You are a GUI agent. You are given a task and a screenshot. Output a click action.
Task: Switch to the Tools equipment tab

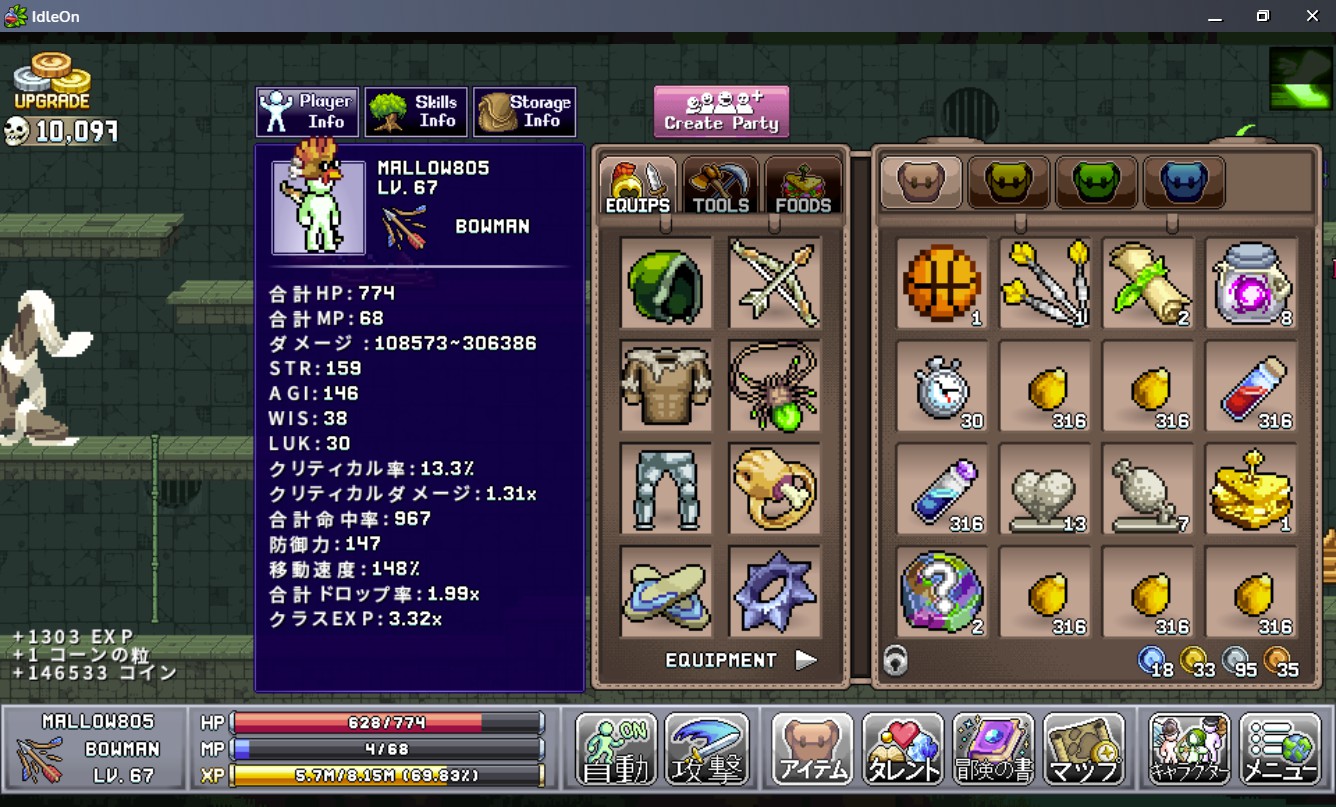tap(720, 185)
